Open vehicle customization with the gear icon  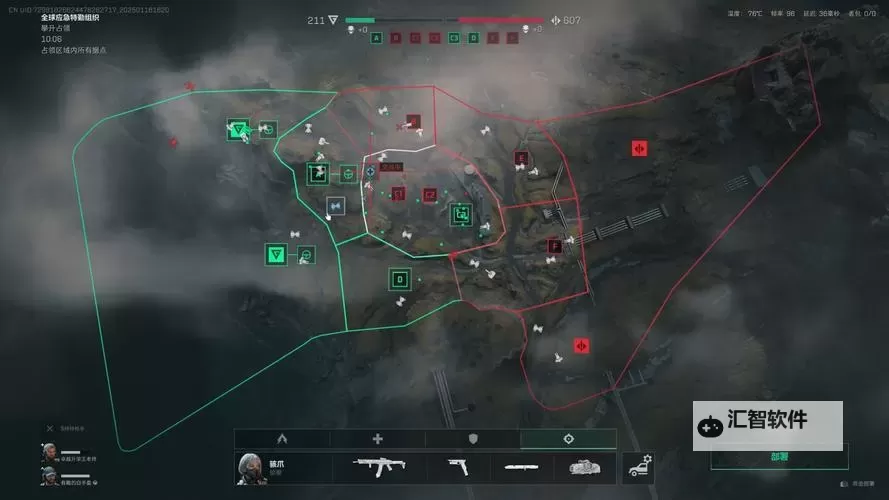point(638,466)
